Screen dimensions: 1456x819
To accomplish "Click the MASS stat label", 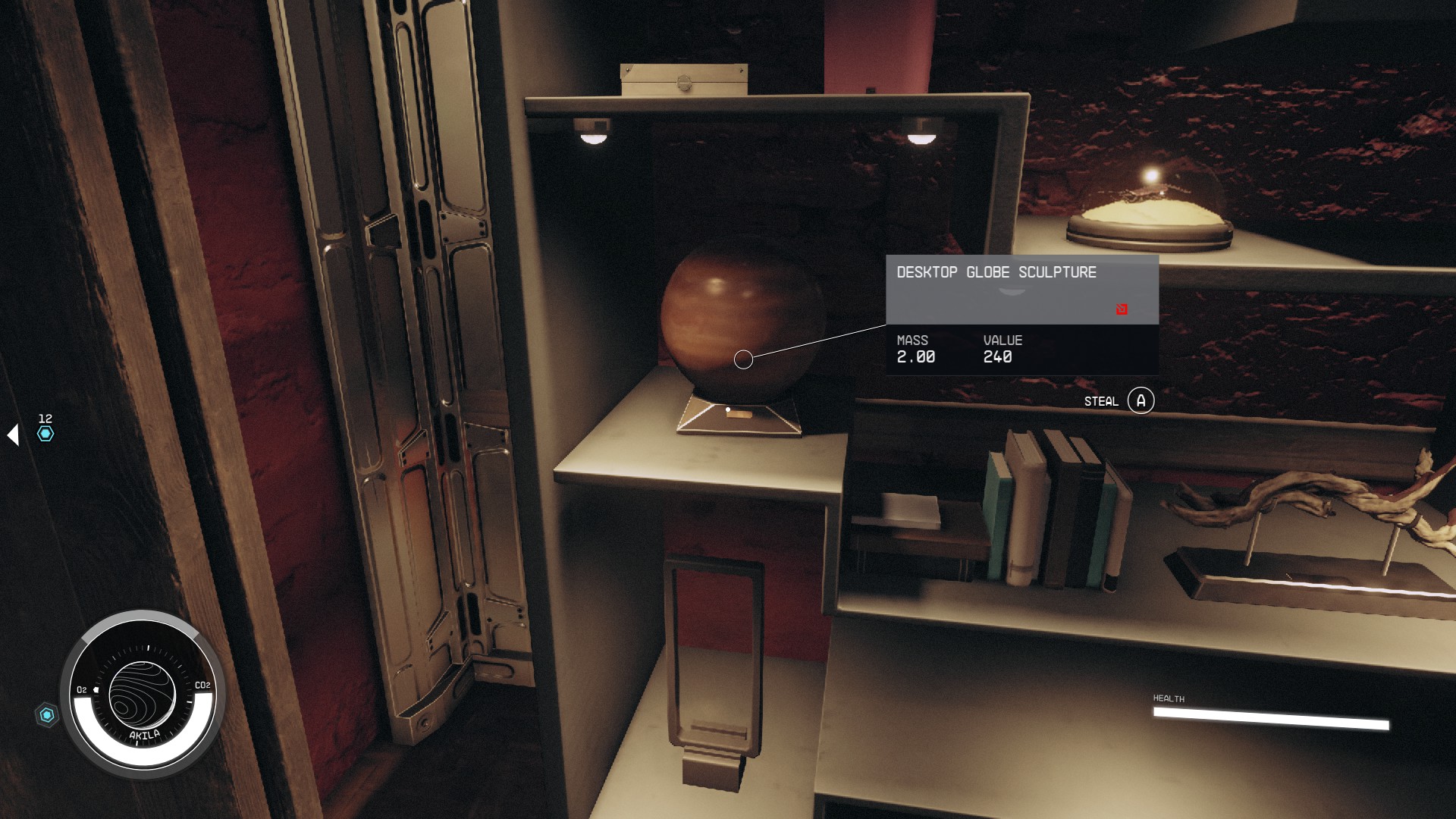I will pos(912,340).
